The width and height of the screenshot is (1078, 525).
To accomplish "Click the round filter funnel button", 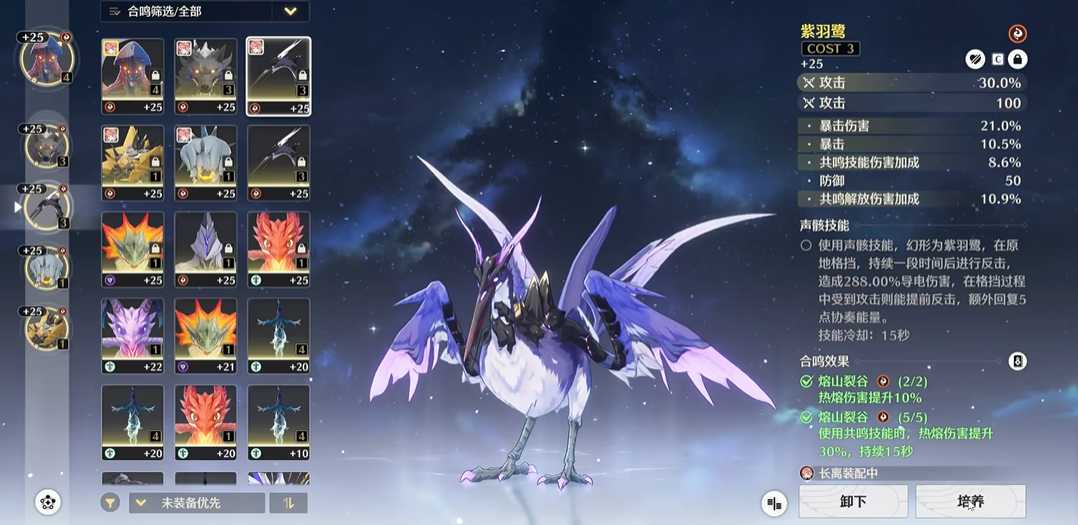I will [110, 503].
